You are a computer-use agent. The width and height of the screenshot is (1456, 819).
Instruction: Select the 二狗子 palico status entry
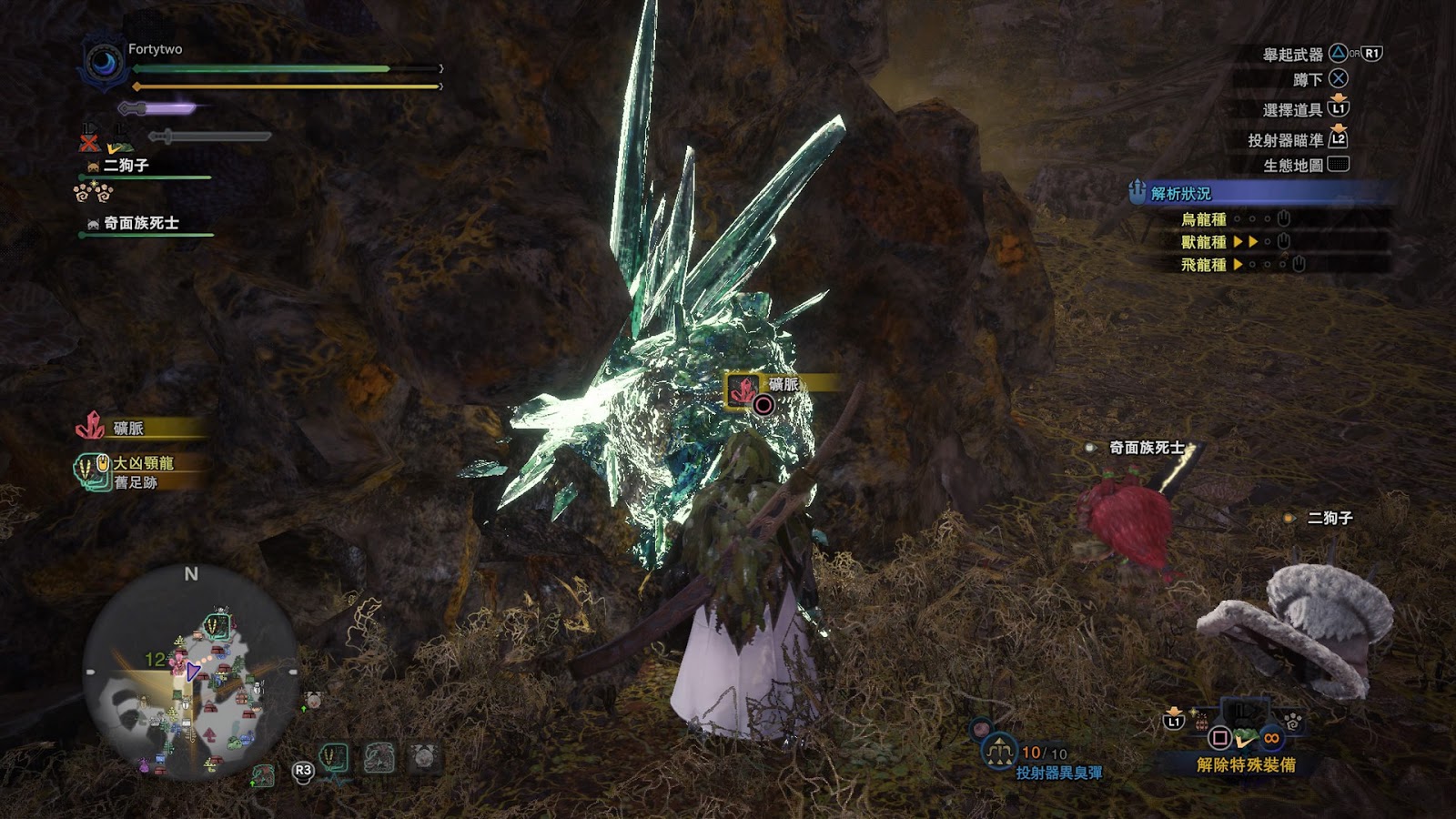(x=126, y=166)
